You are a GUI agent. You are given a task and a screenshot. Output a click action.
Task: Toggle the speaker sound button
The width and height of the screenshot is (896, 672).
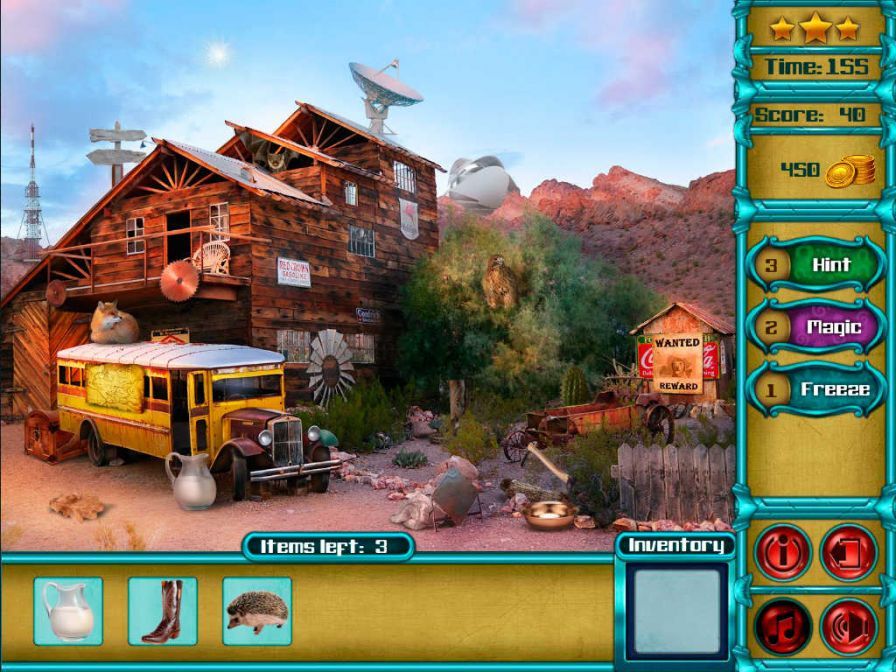click(849, 626)
